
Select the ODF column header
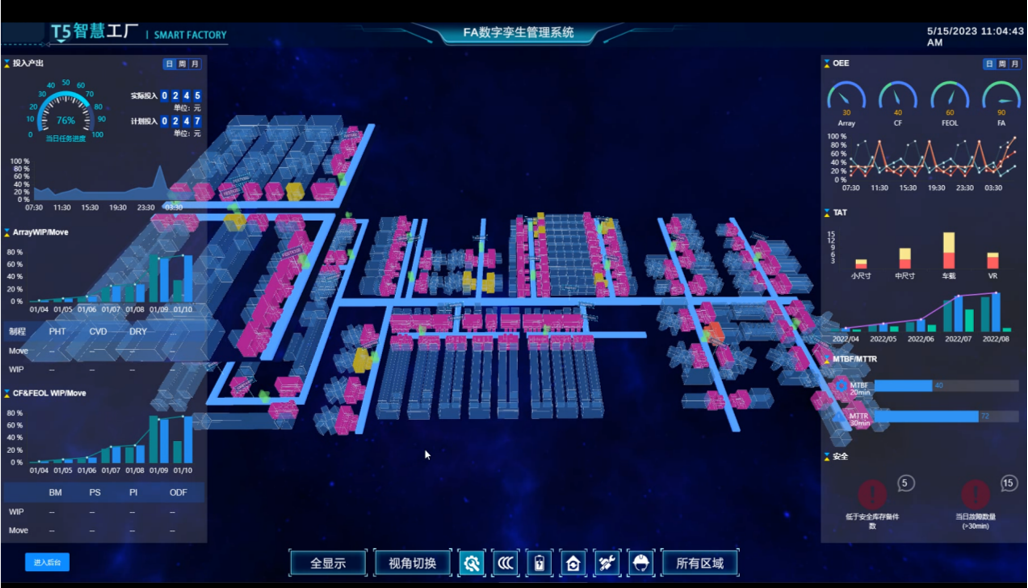pyautogui.click(x=178, y=492)
